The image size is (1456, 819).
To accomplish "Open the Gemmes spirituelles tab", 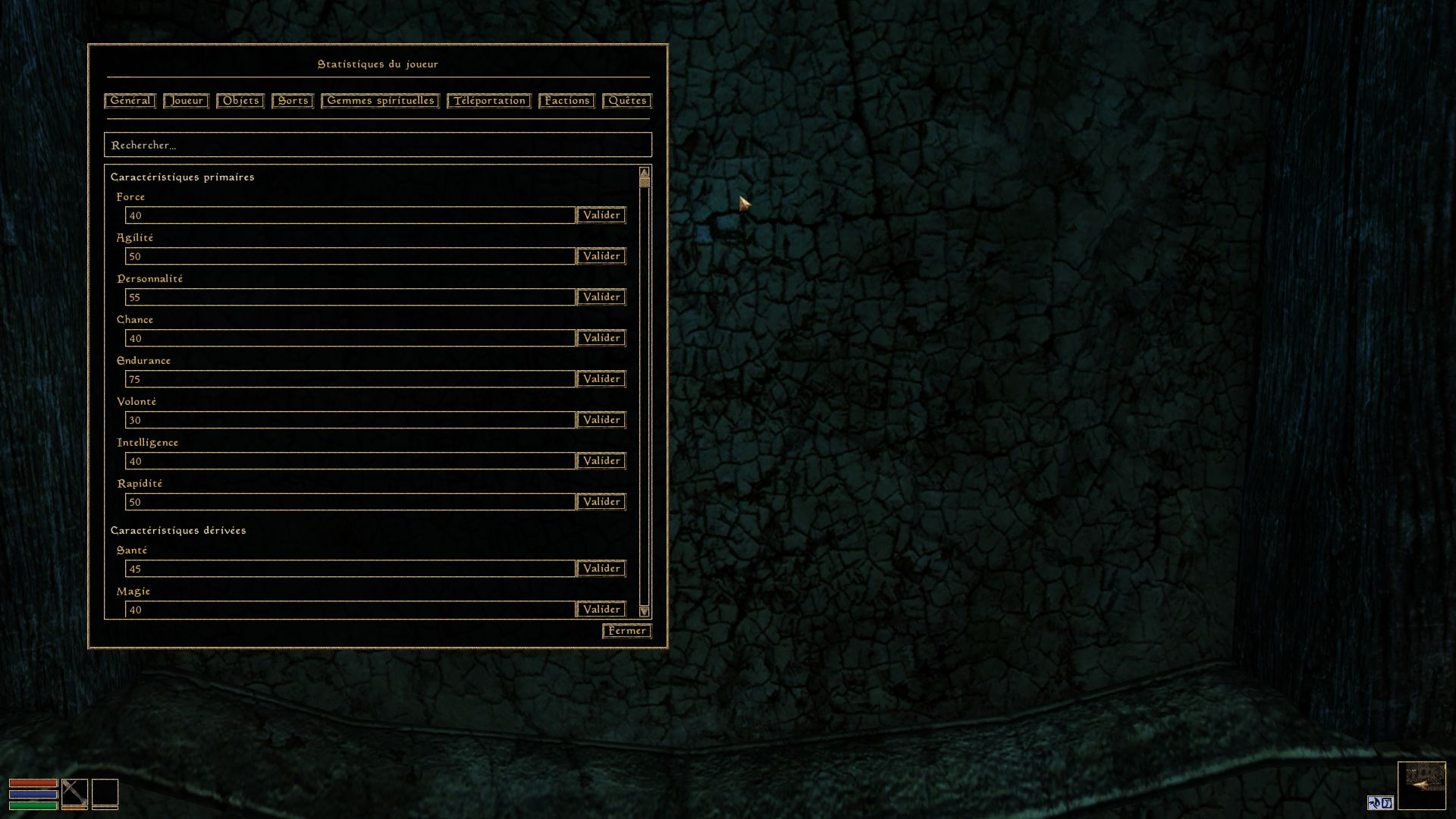I will [x=380, y=101].
